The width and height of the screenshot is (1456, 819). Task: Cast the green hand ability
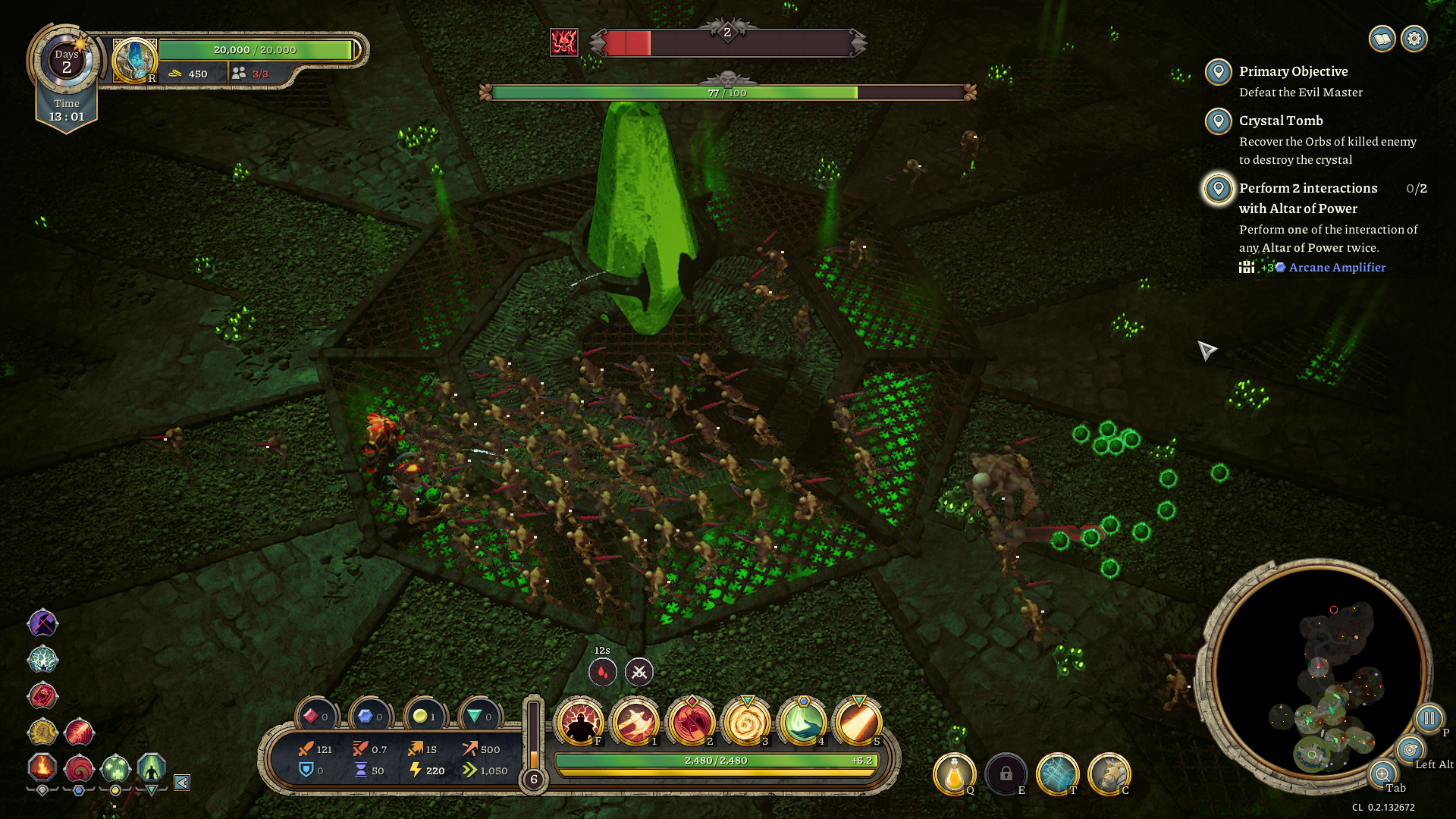coord(802,723)
